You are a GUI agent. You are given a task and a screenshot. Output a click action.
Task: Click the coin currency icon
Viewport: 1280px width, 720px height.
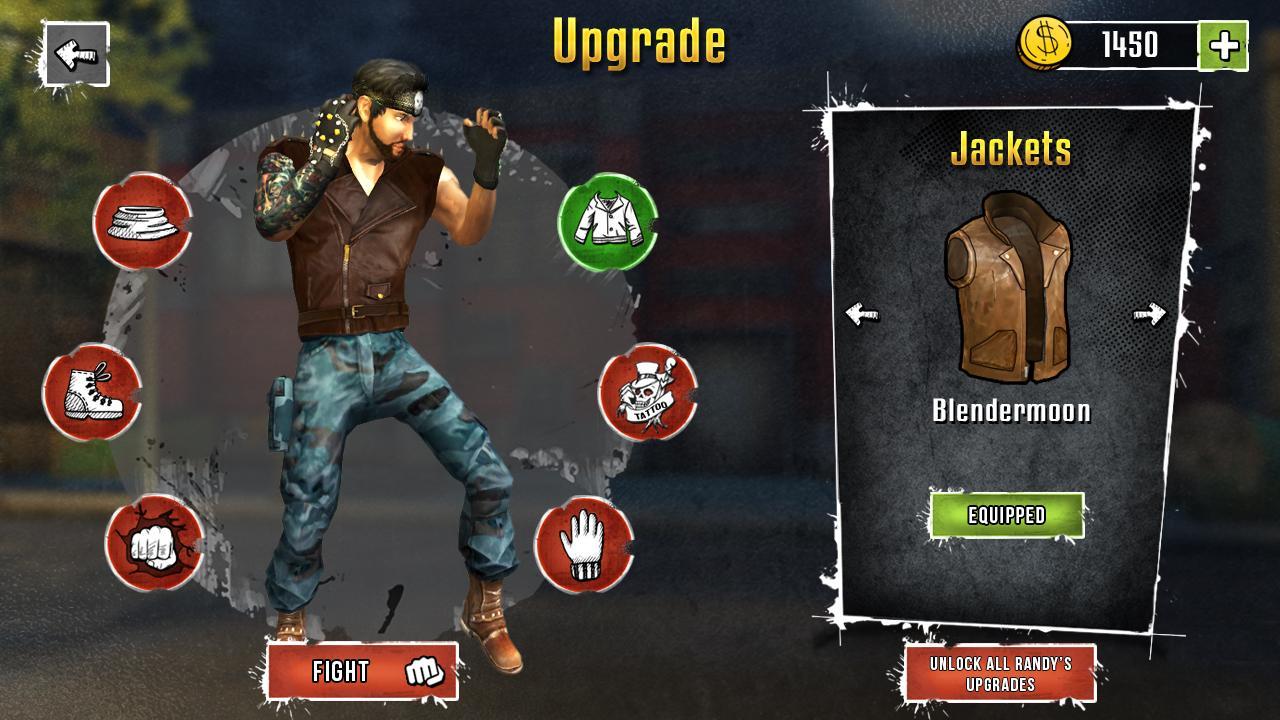(1044, 42)
